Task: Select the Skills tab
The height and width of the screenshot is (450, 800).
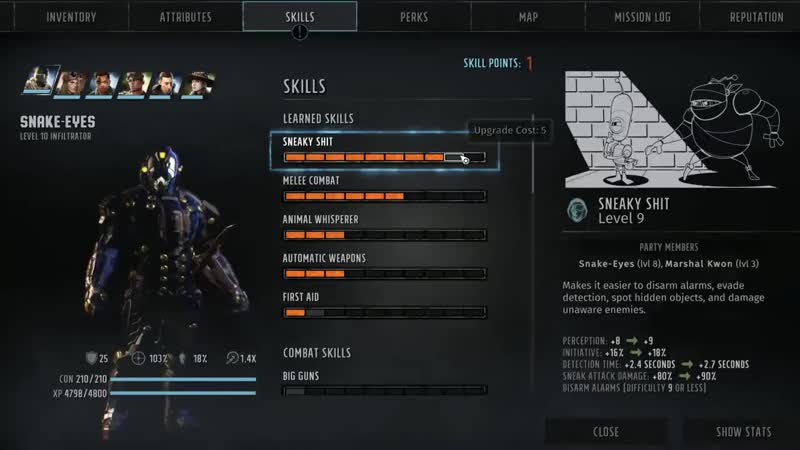Action: (300, 17)
